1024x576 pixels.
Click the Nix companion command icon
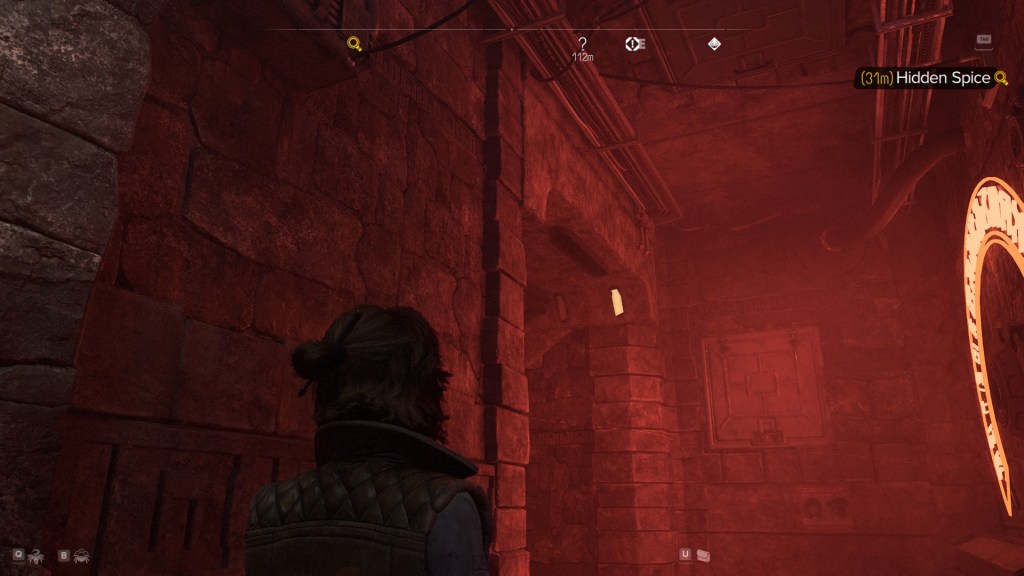point(38,554)
